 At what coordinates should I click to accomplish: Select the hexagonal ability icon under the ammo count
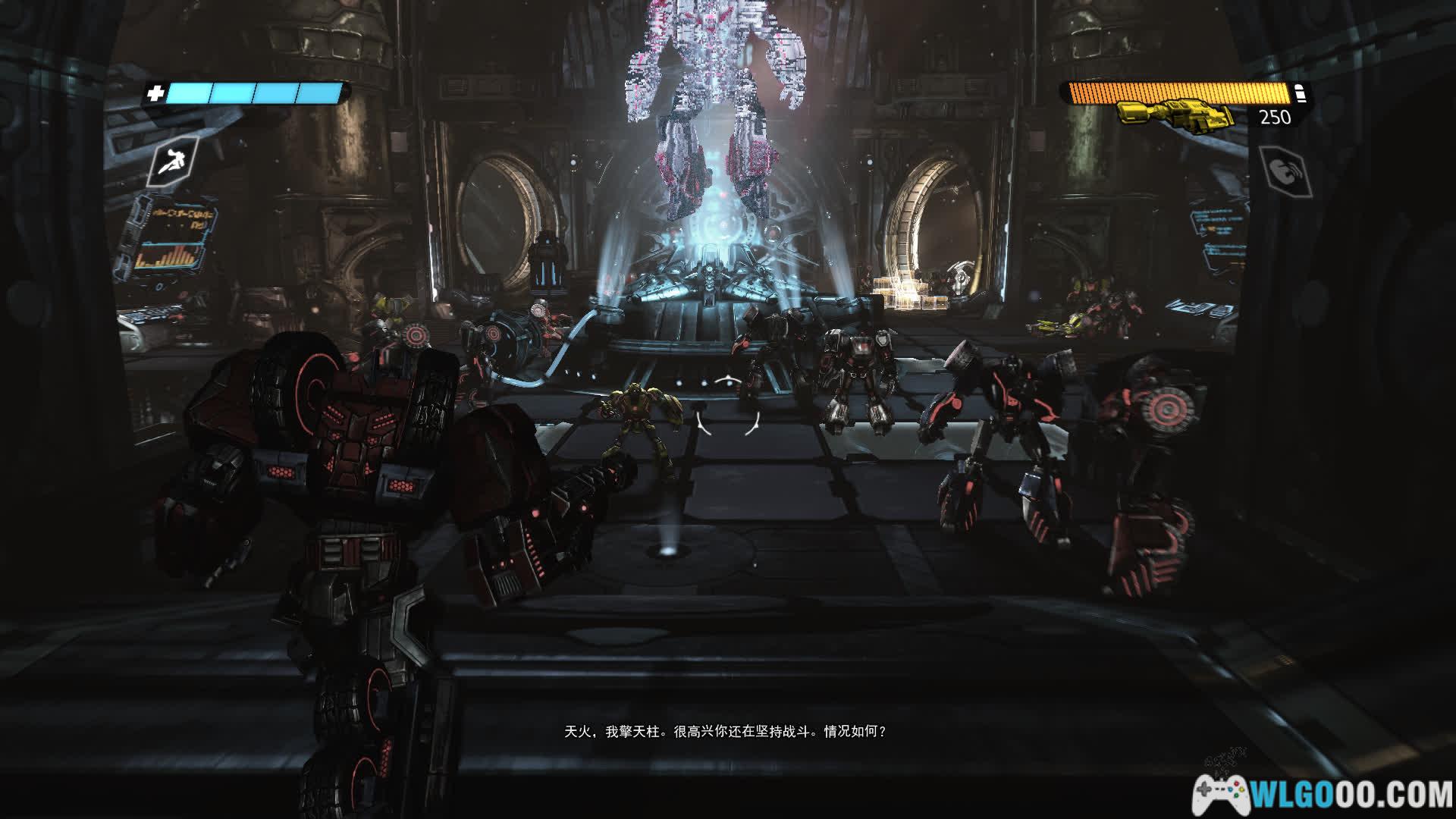1285,170
